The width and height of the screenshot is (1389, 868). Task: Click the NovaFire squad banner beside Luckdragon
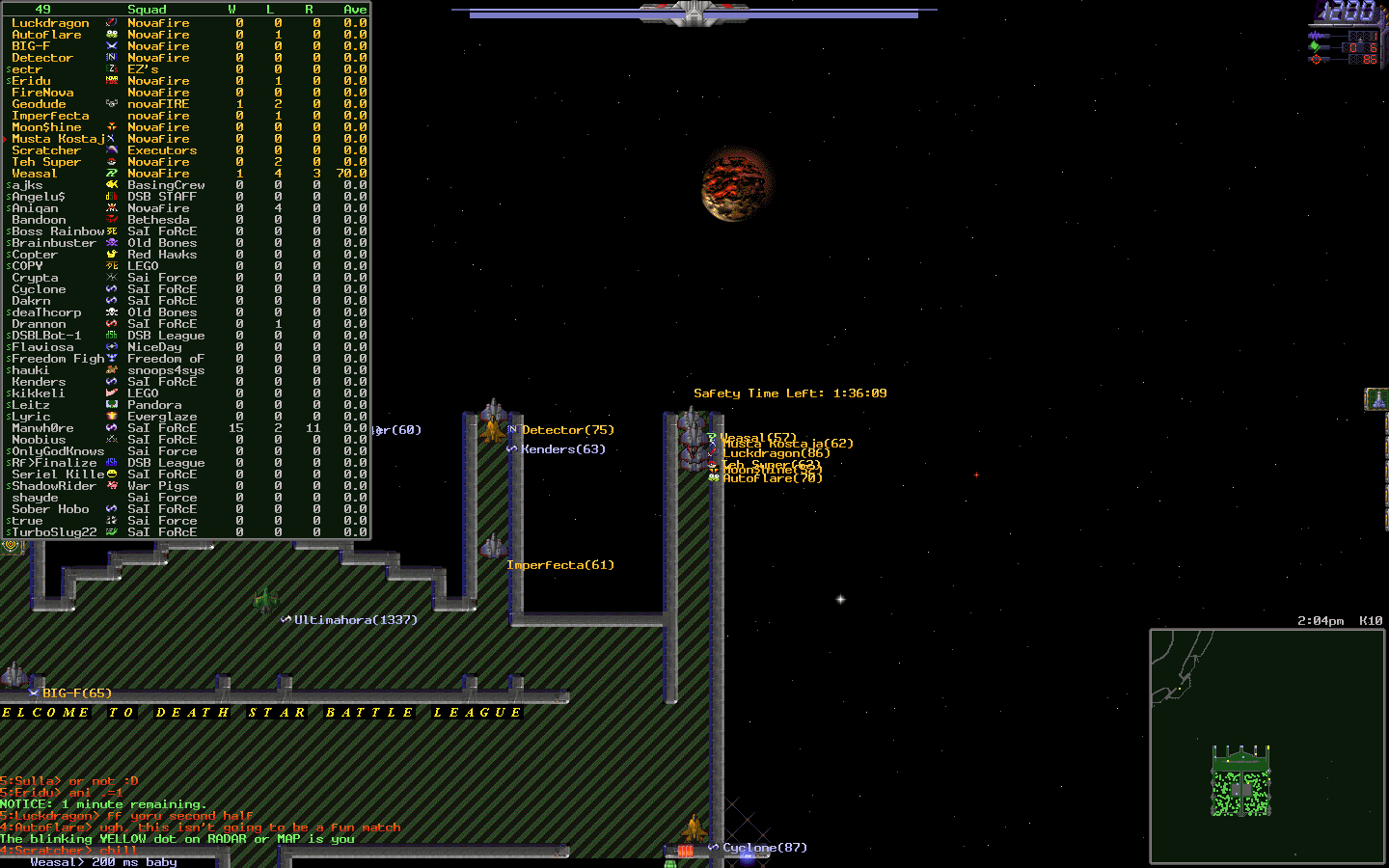pos(112,23)
